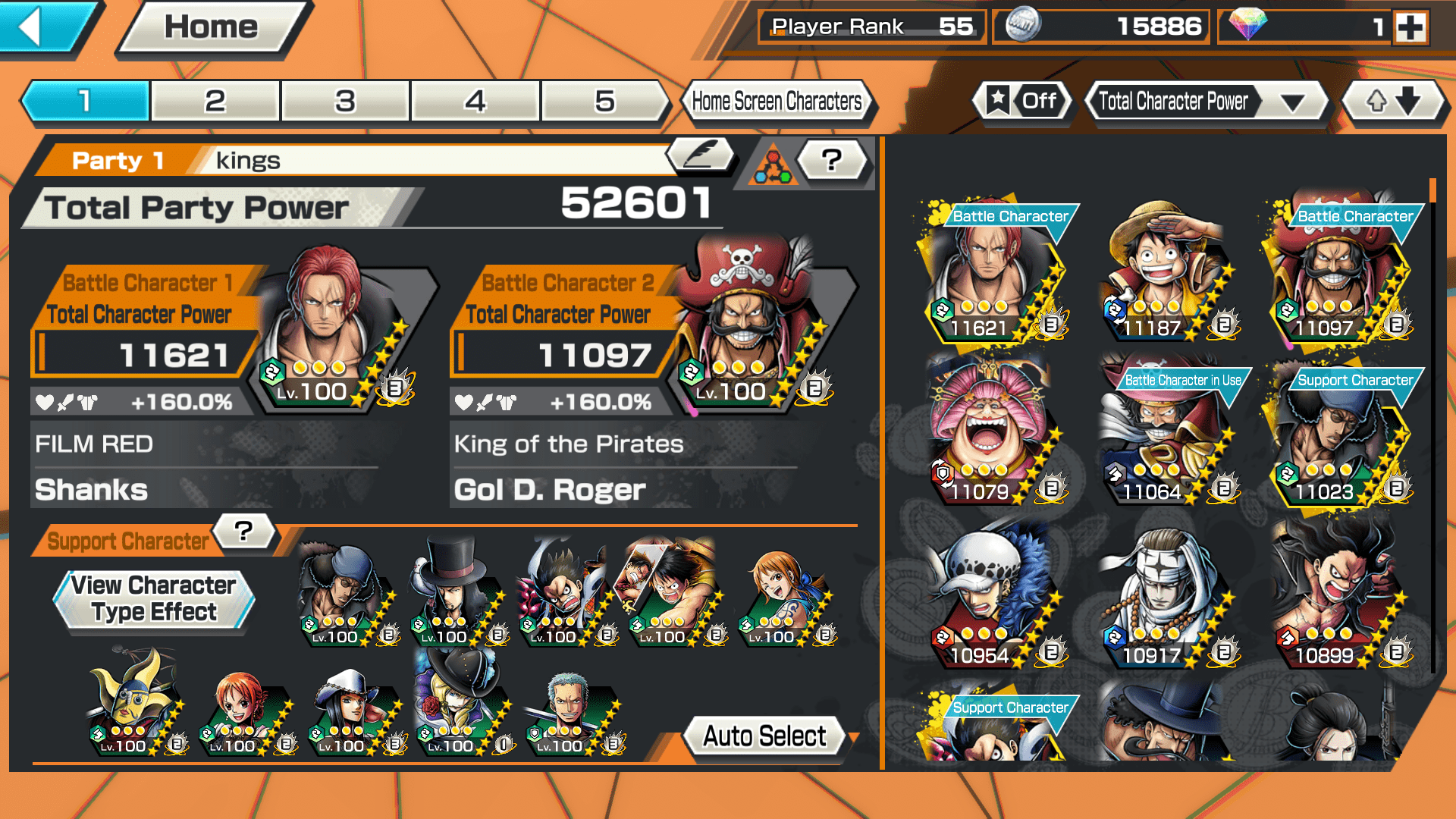Reverse the sort order with the arrows button

[1393, 101]
